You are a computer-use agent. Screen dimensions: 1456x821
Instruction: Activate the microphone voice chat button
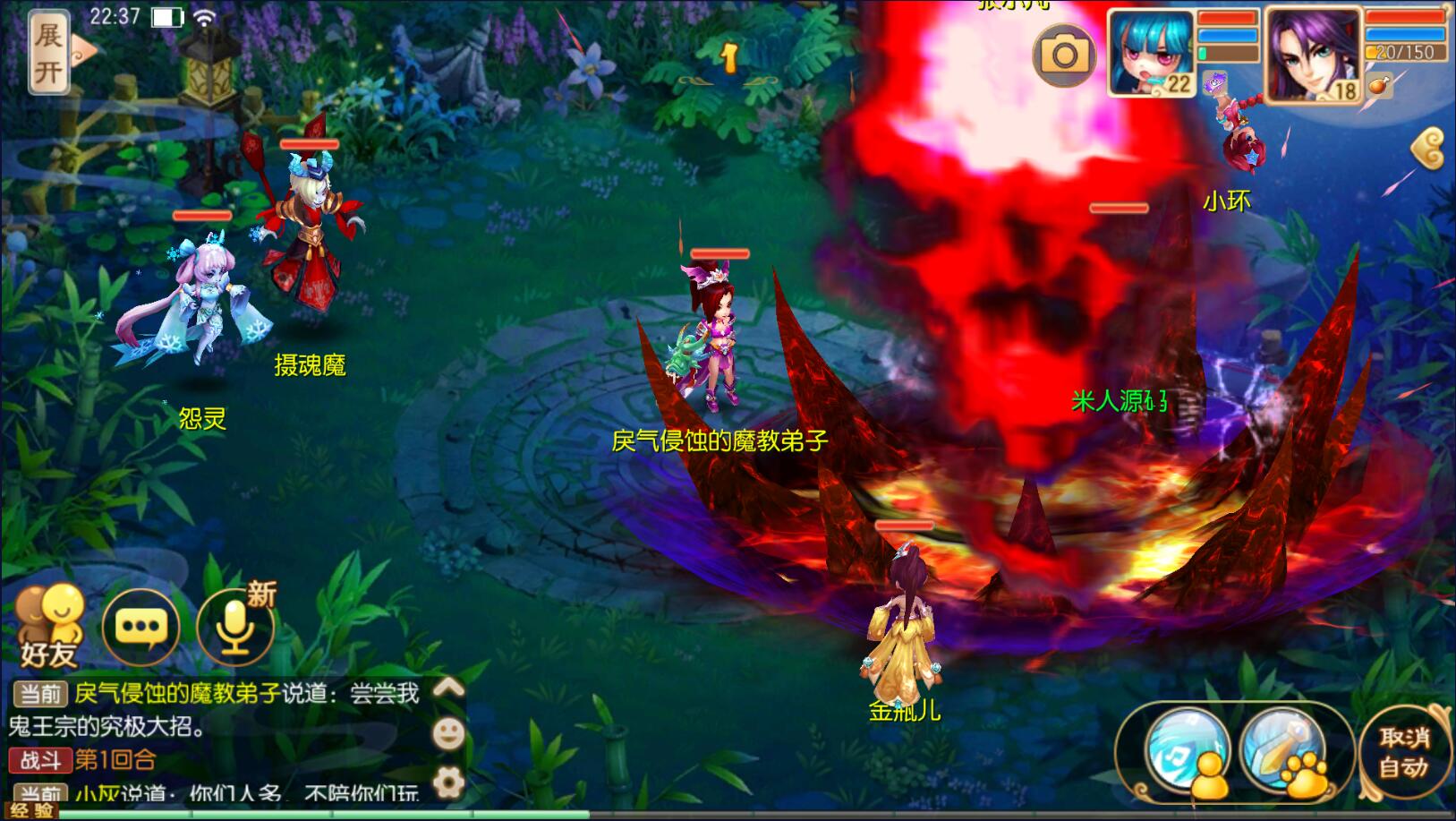[236, 627]
